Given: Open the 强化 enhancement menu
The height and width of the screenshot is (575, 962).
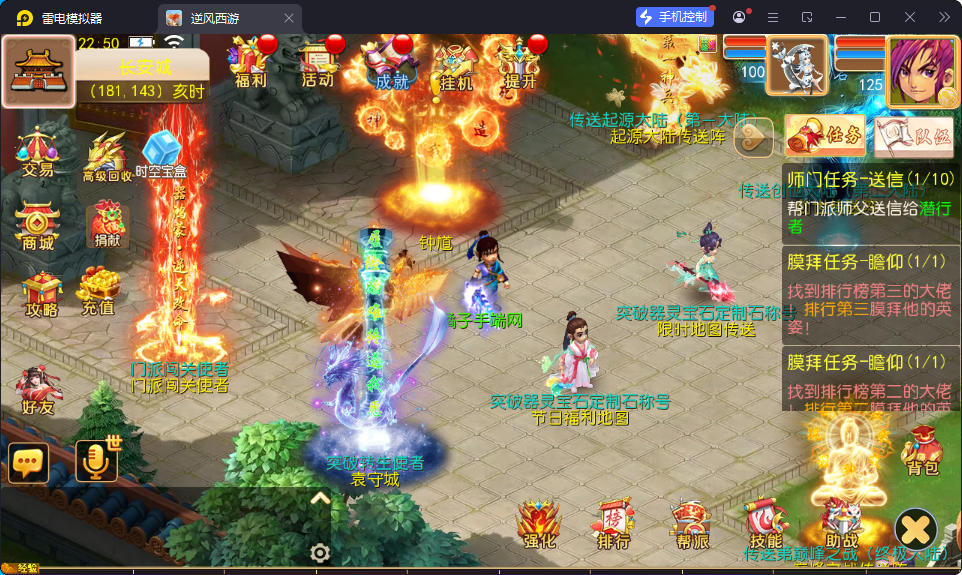Looking at the screenshot, I should click(x=538, y=524).
